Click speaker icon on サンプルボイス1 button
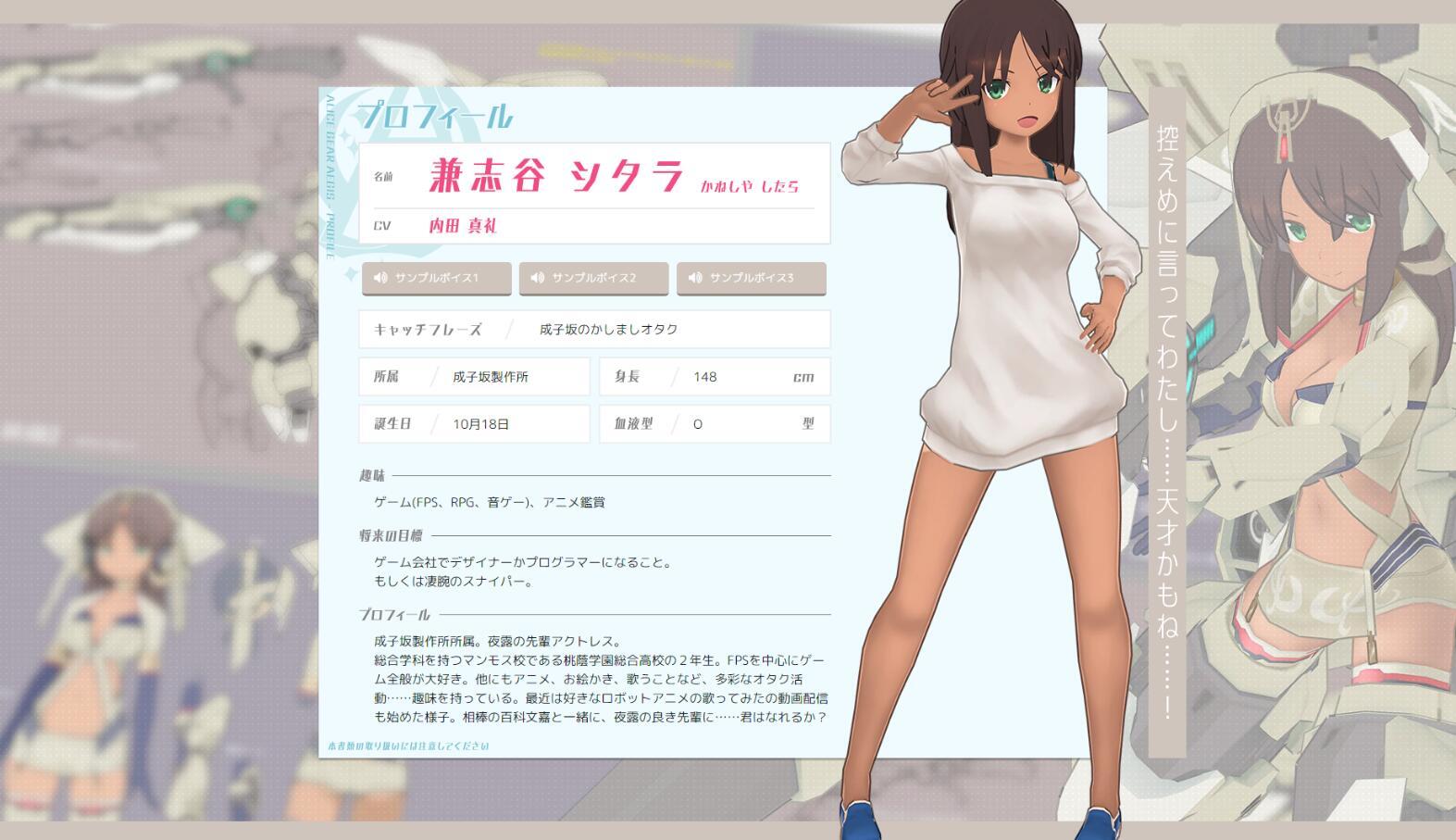 [381, 276]
